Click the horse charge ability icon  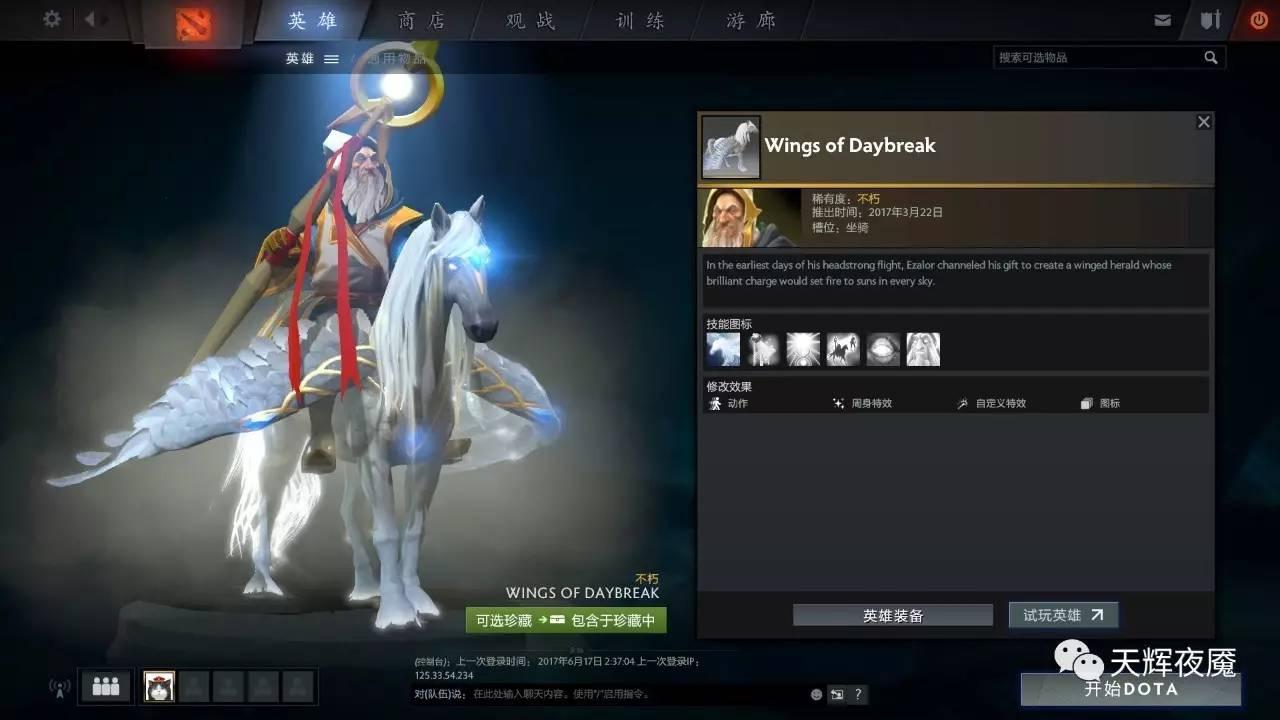point(843,349)
